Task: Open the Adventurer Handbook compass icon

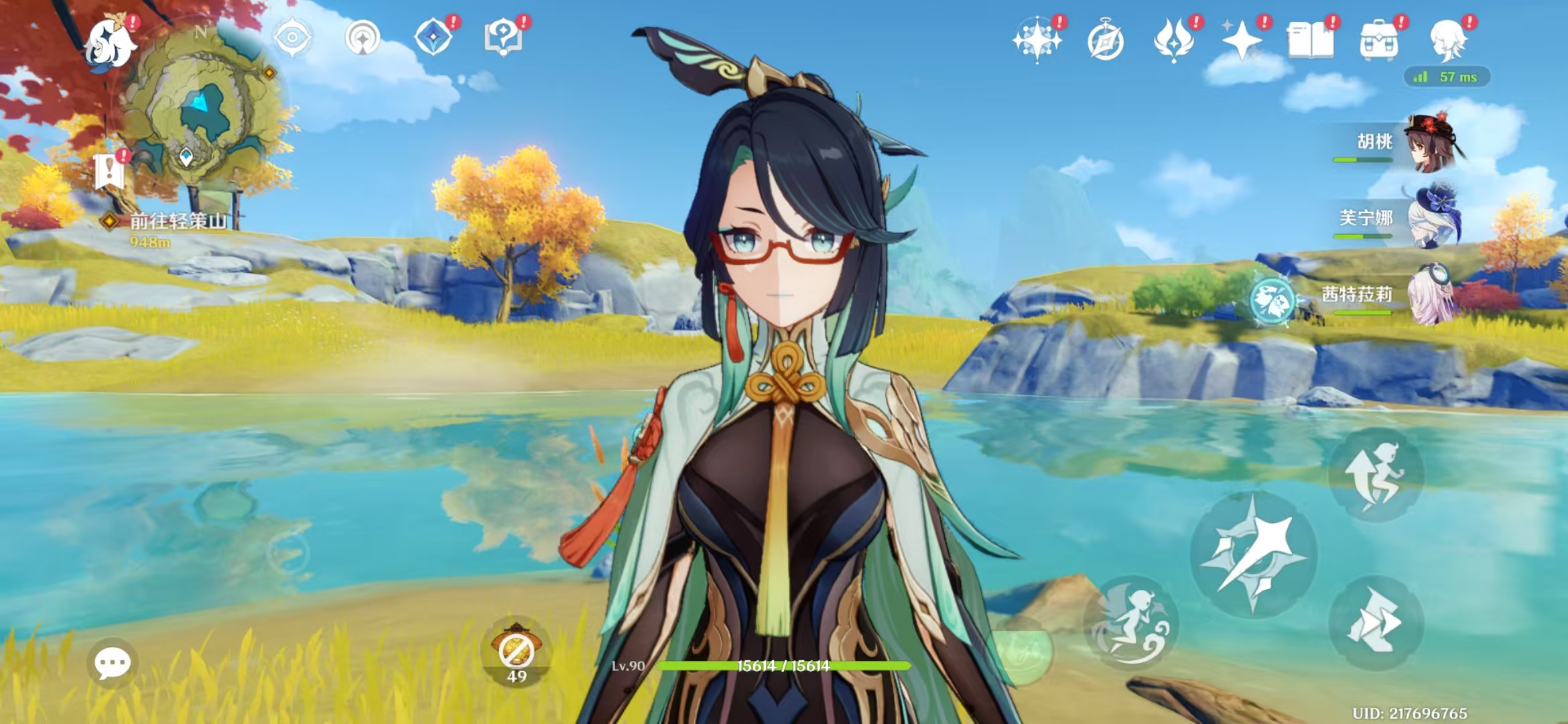Action: tap(1106, 42)
